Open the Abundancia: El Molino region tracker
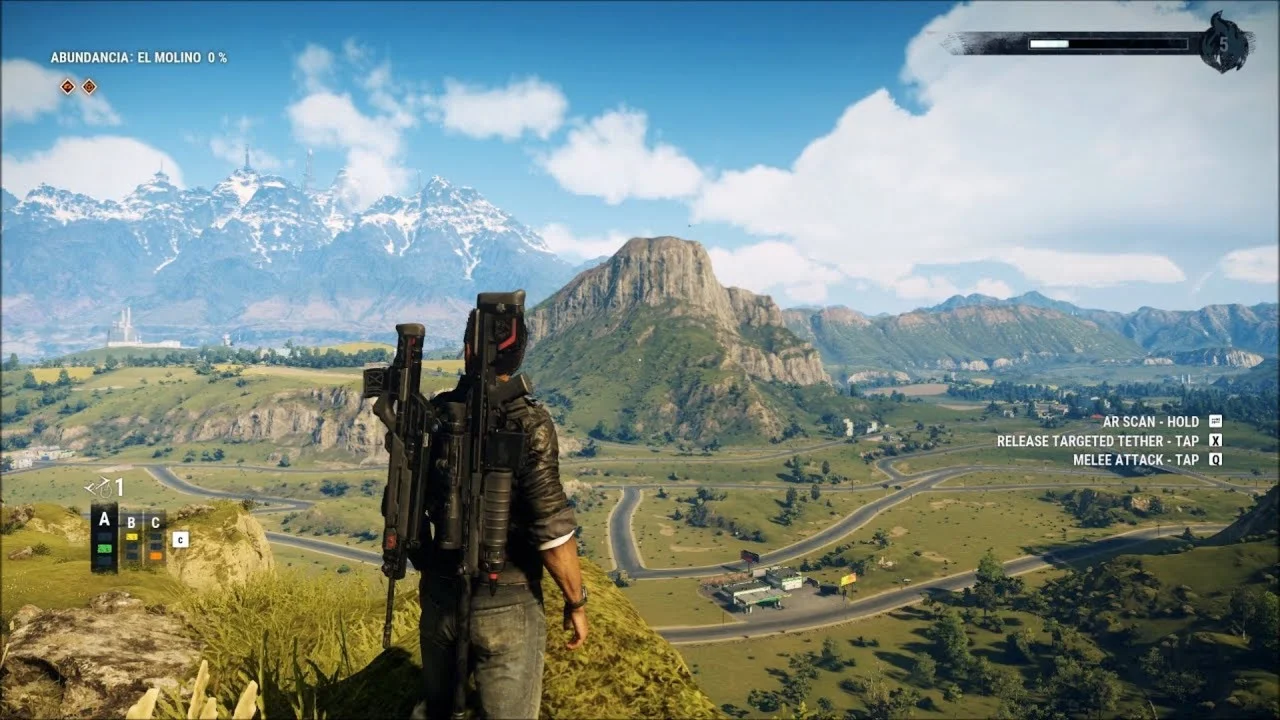The image size is (1280, 720). [x=138, y=58]
